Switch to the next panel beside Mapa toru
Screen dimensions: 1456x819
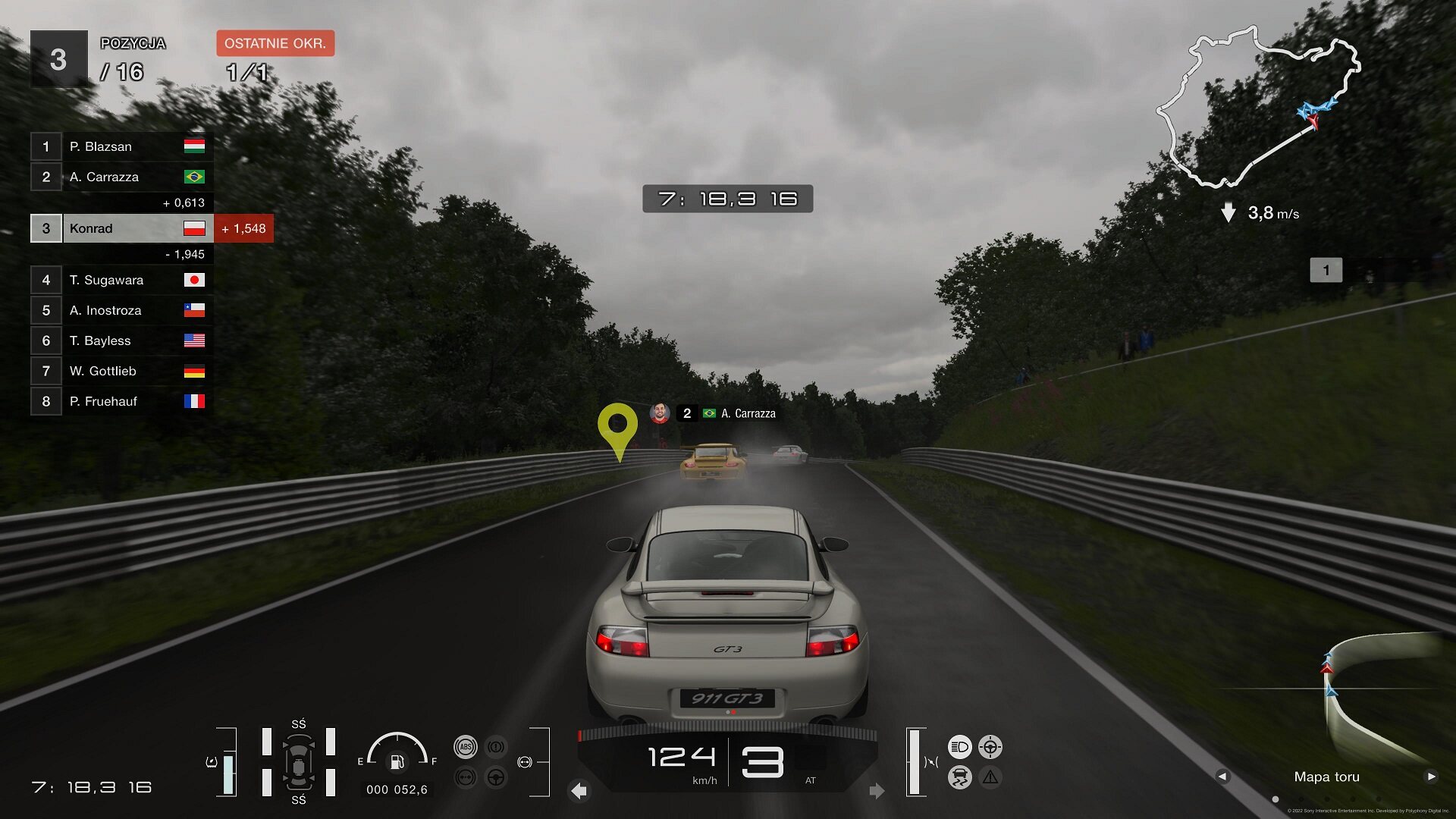(x=1431, y=777)
